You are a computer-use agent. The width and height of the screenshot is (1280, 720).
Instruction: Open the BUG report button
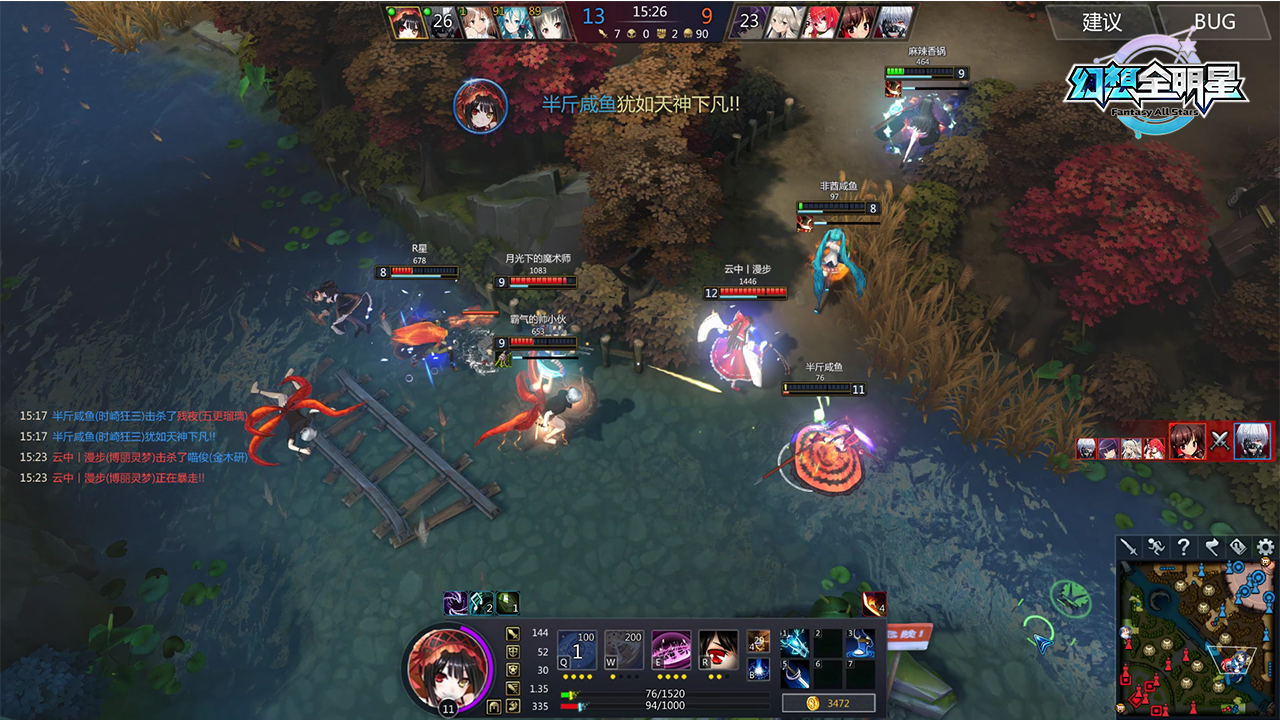(1214, 22)
